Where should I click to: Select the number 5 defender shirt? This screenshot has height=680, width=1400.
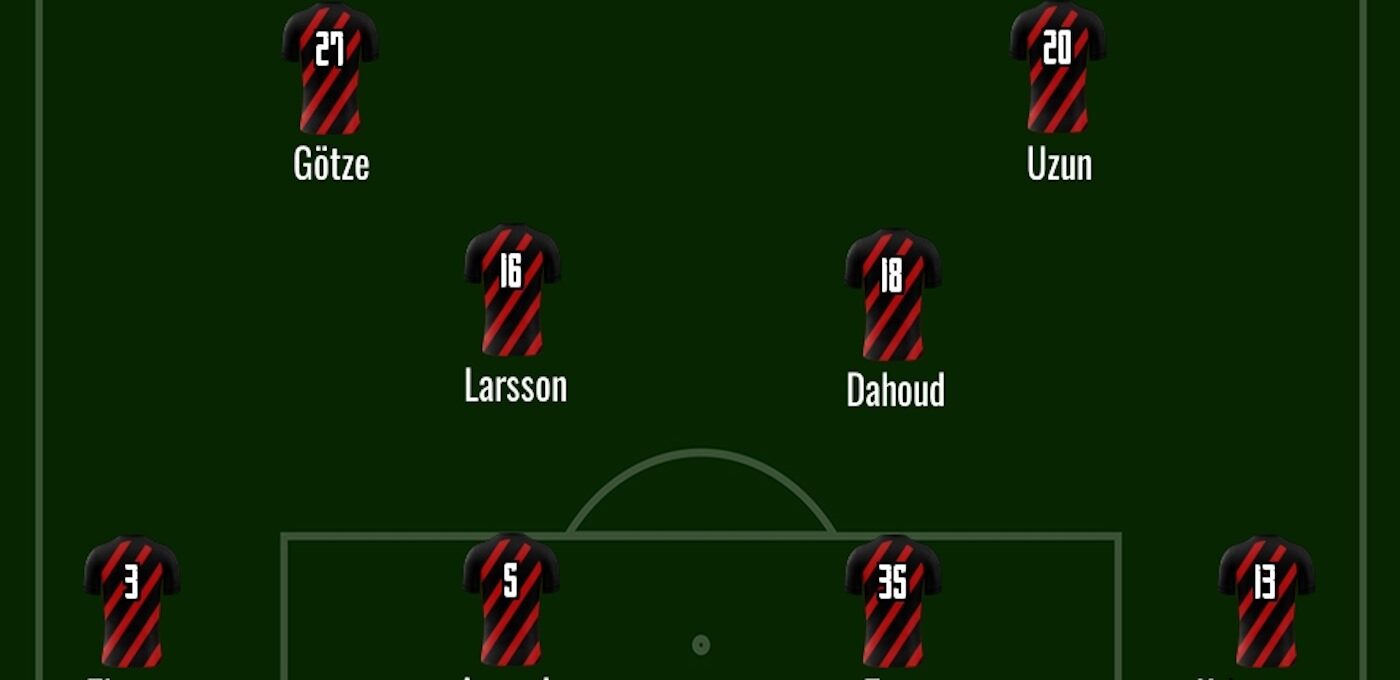[511, 600]
